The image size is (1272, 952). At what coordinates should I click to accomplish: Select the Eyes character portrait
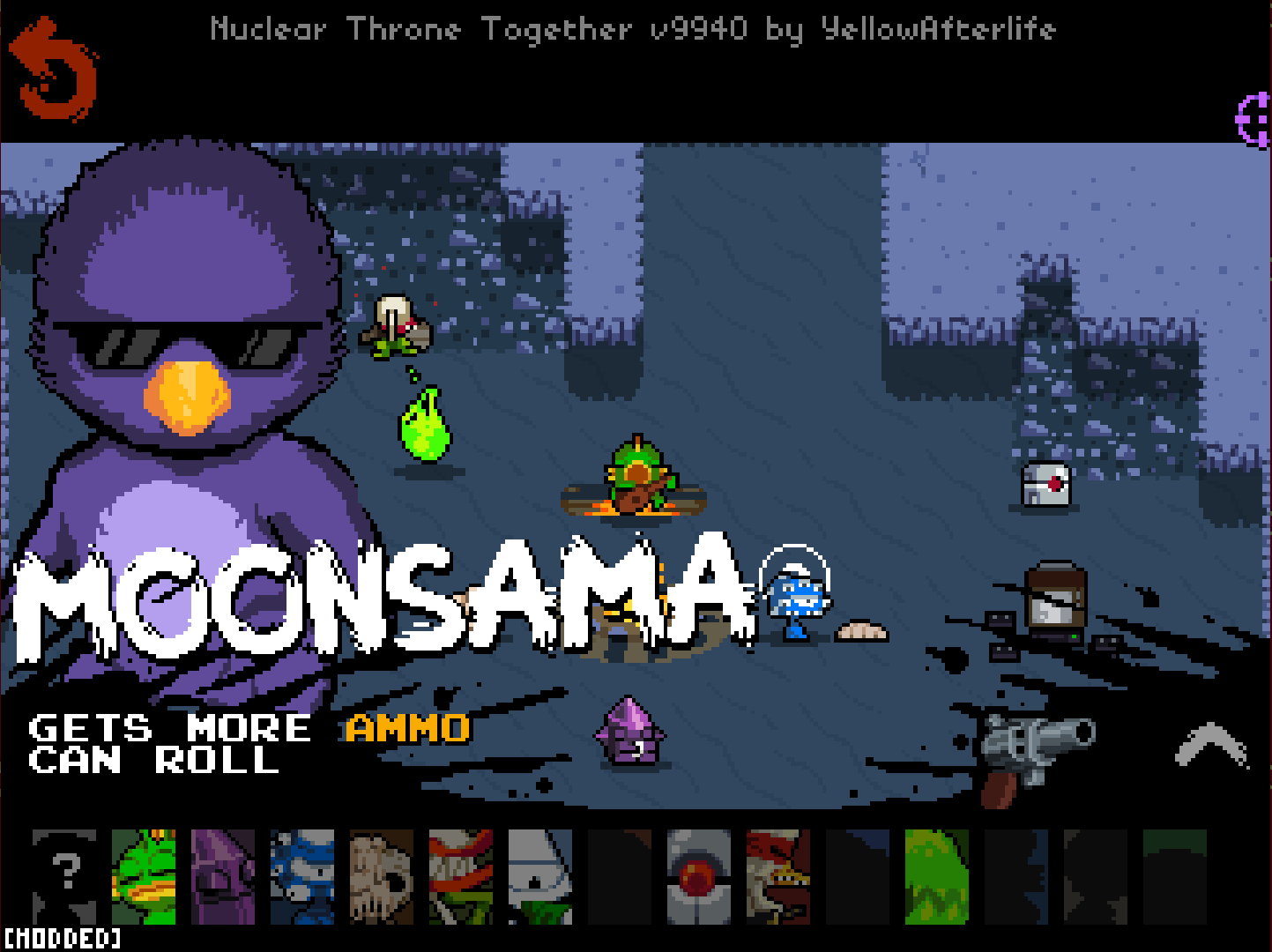click(304, 877)
